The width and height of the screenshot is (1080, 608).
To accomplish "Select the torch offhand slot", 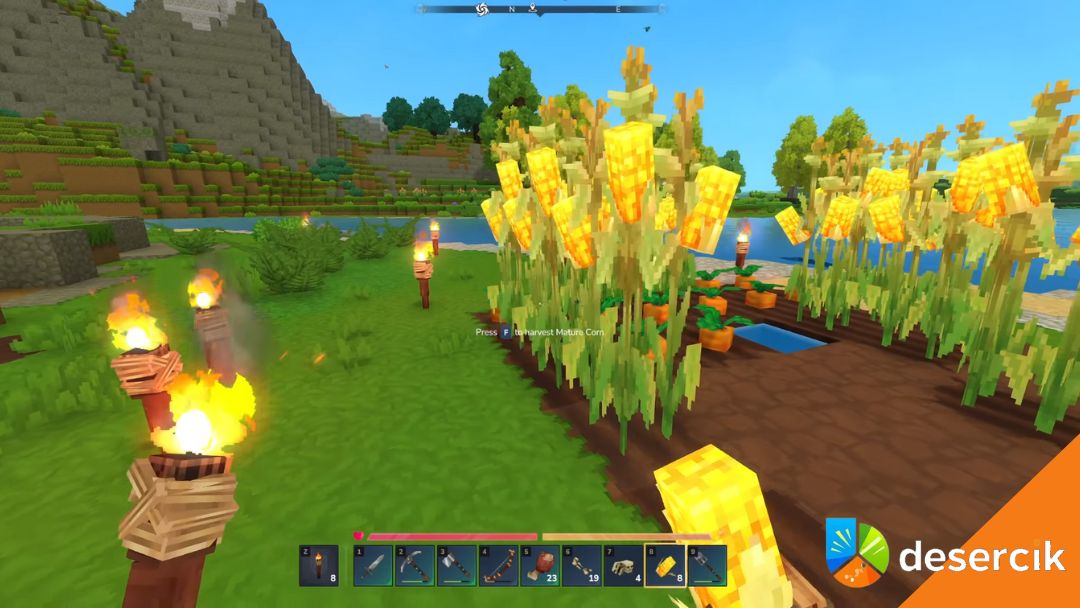I will (x=318, y=565).
